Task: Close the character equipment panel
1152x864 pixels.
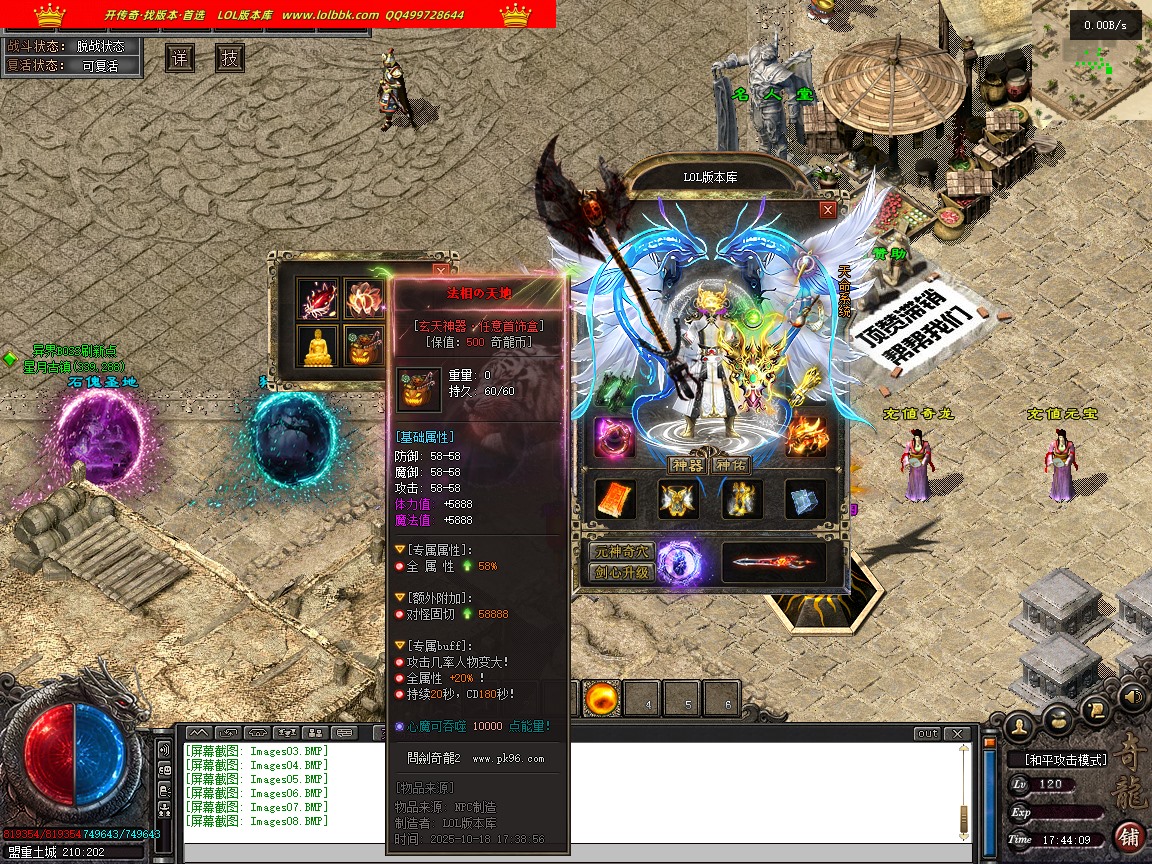Action: tap(827, 210)
